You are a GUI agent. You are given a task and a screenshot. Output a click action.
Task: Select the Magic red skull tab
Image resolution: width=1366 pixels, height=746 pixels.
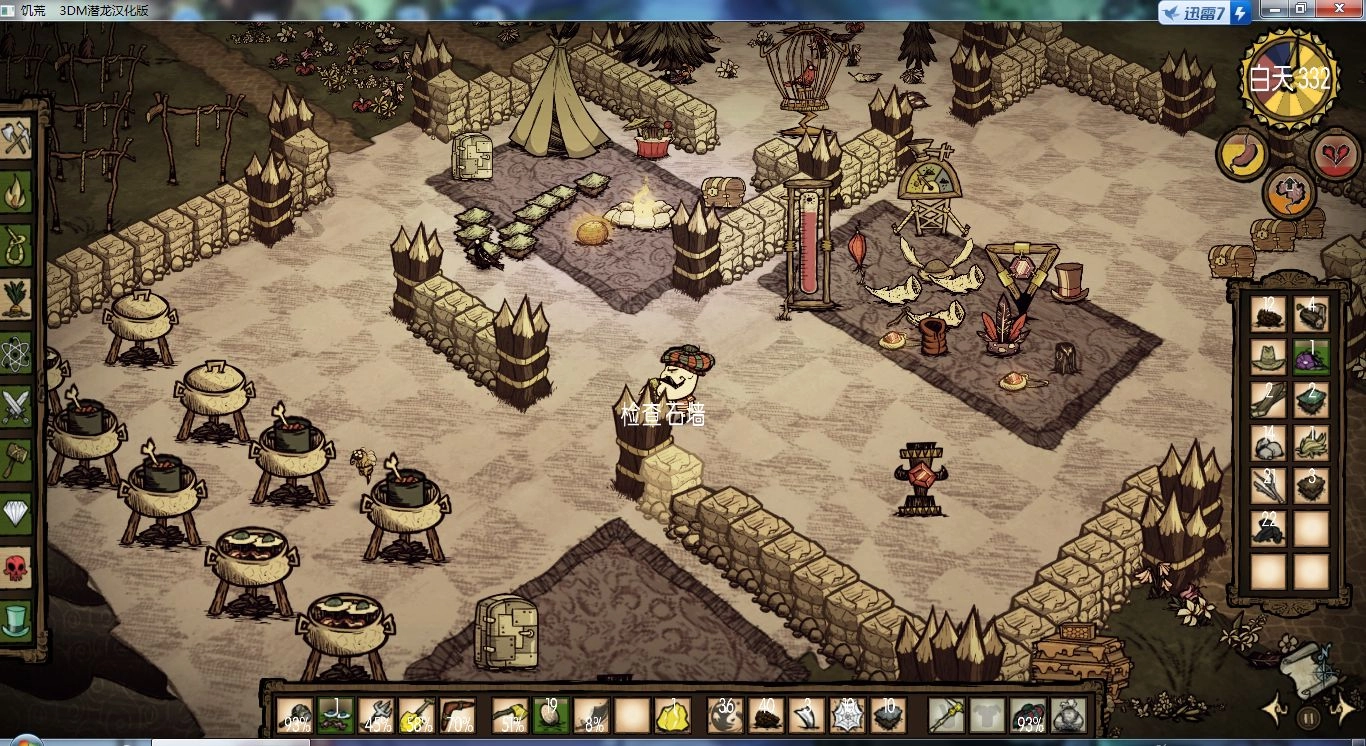17,567
